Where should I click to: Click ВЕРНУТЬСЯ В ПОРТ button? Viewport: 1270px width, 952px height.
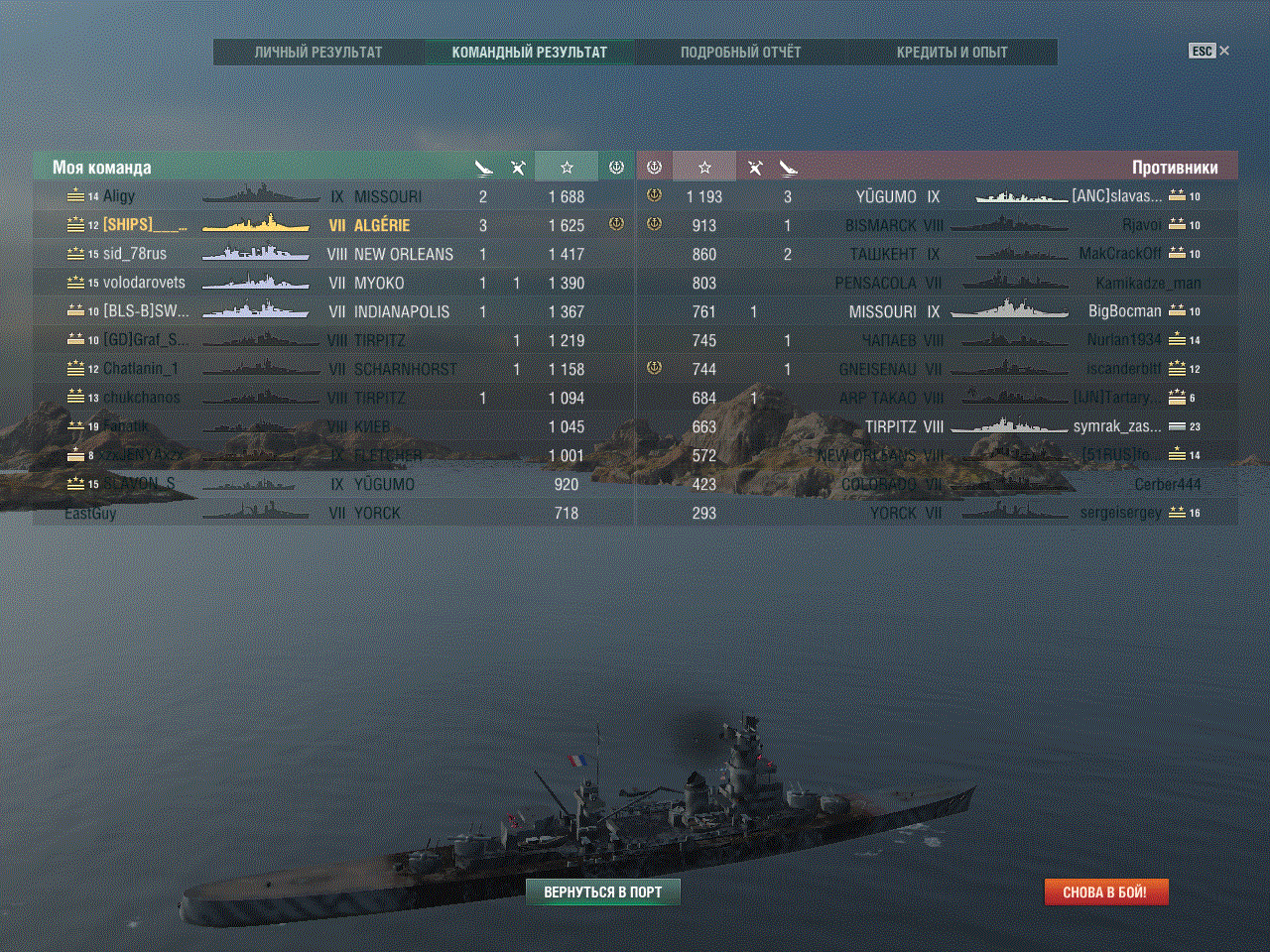pyautogui.click(x=602, y=892)
